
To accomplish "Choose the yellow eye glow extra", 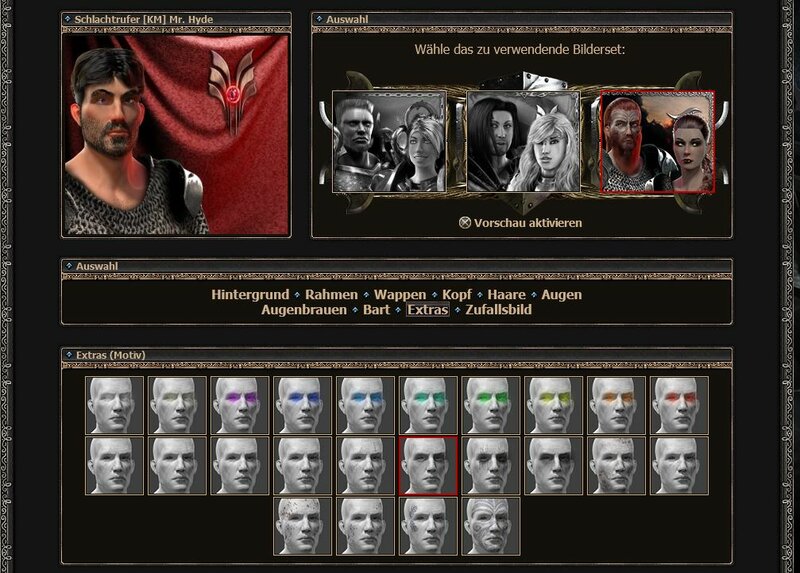I will (x=555, y=405).
